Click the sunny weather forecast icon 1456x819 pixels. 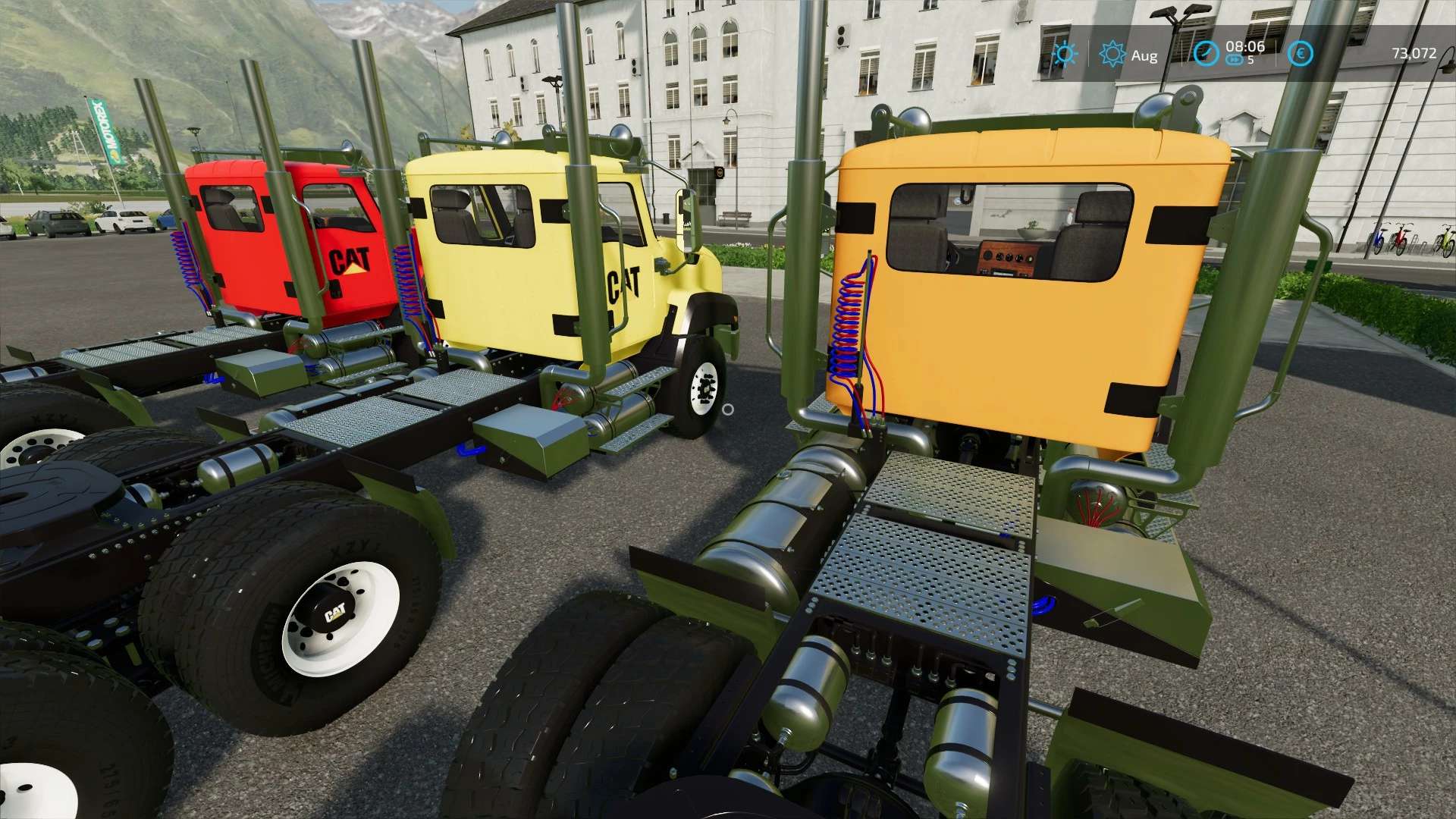pyautogui.click(x=1065, y=55)
